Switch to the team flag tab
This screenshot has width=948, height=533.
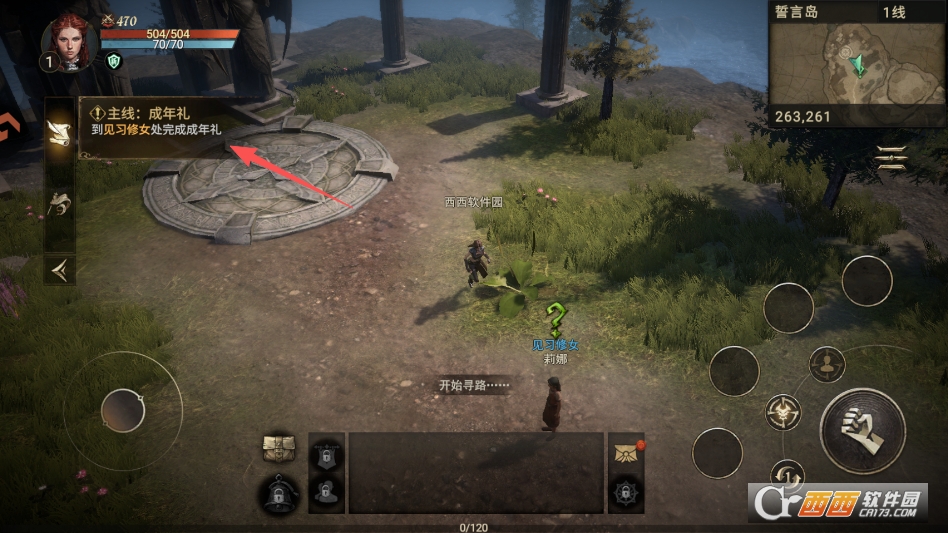point(59,204)
